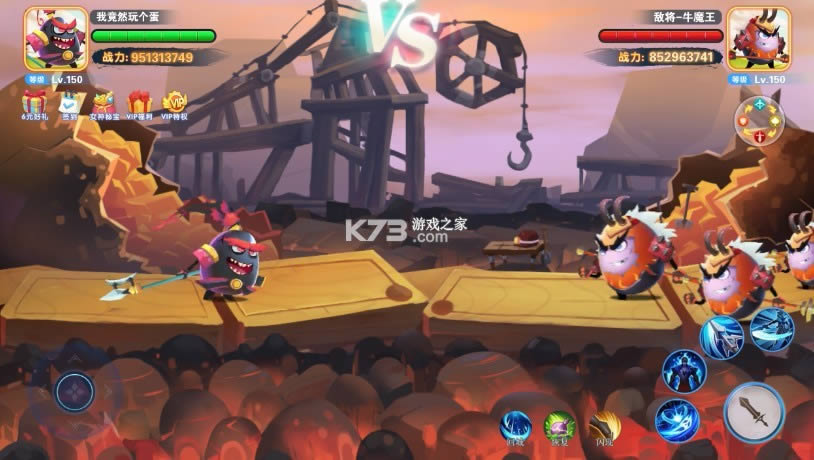Claim the VIP福利 gift box

[x=140, y=103]
